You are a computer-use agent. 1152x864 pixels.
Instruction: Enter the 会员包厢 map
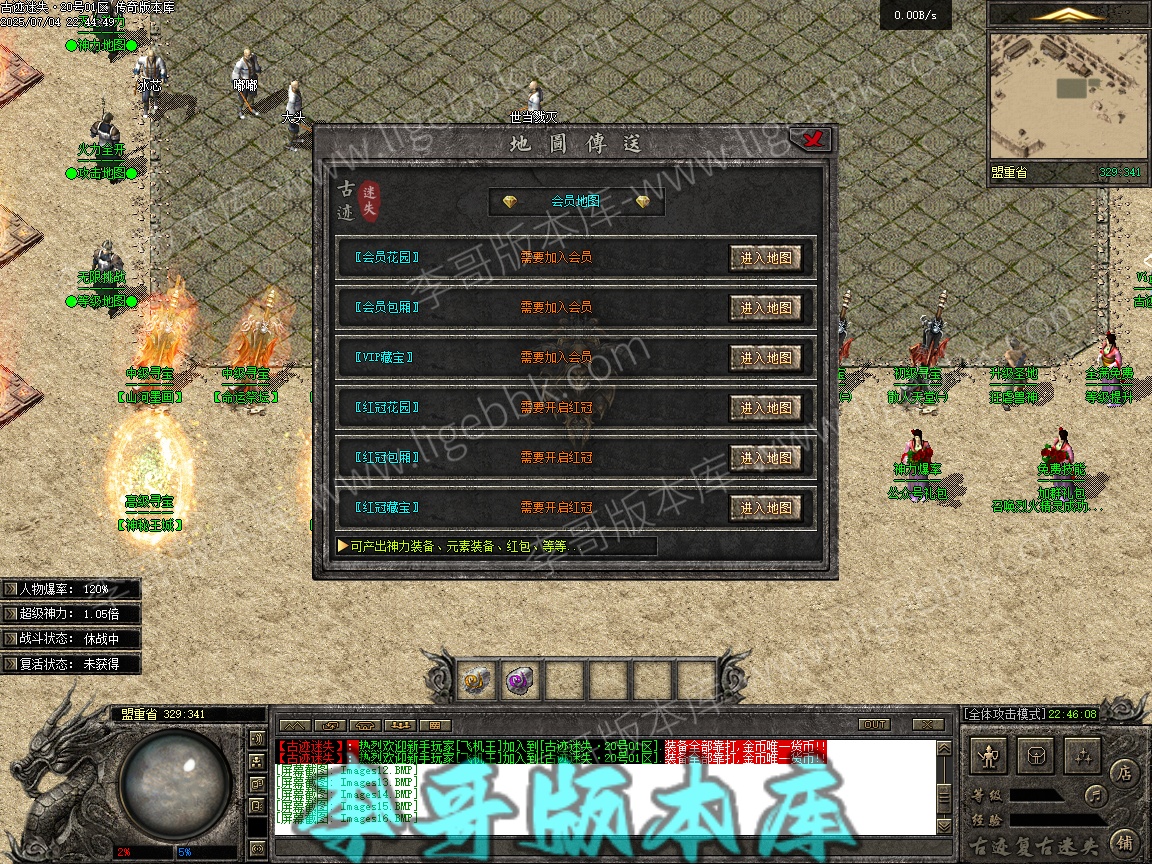tap(765, 308)
